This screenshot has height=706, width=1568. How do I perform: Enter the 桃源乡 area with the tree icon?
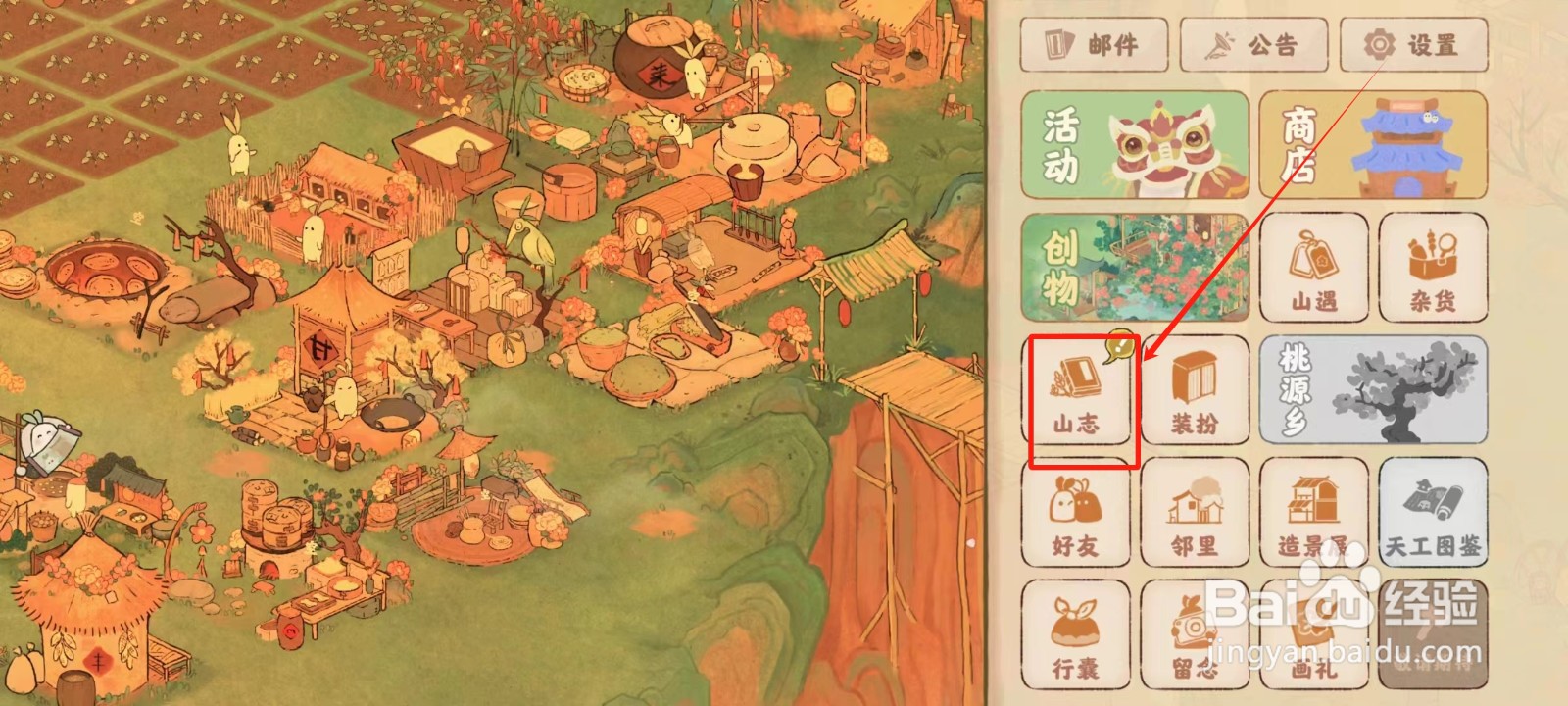(1372, 390)
